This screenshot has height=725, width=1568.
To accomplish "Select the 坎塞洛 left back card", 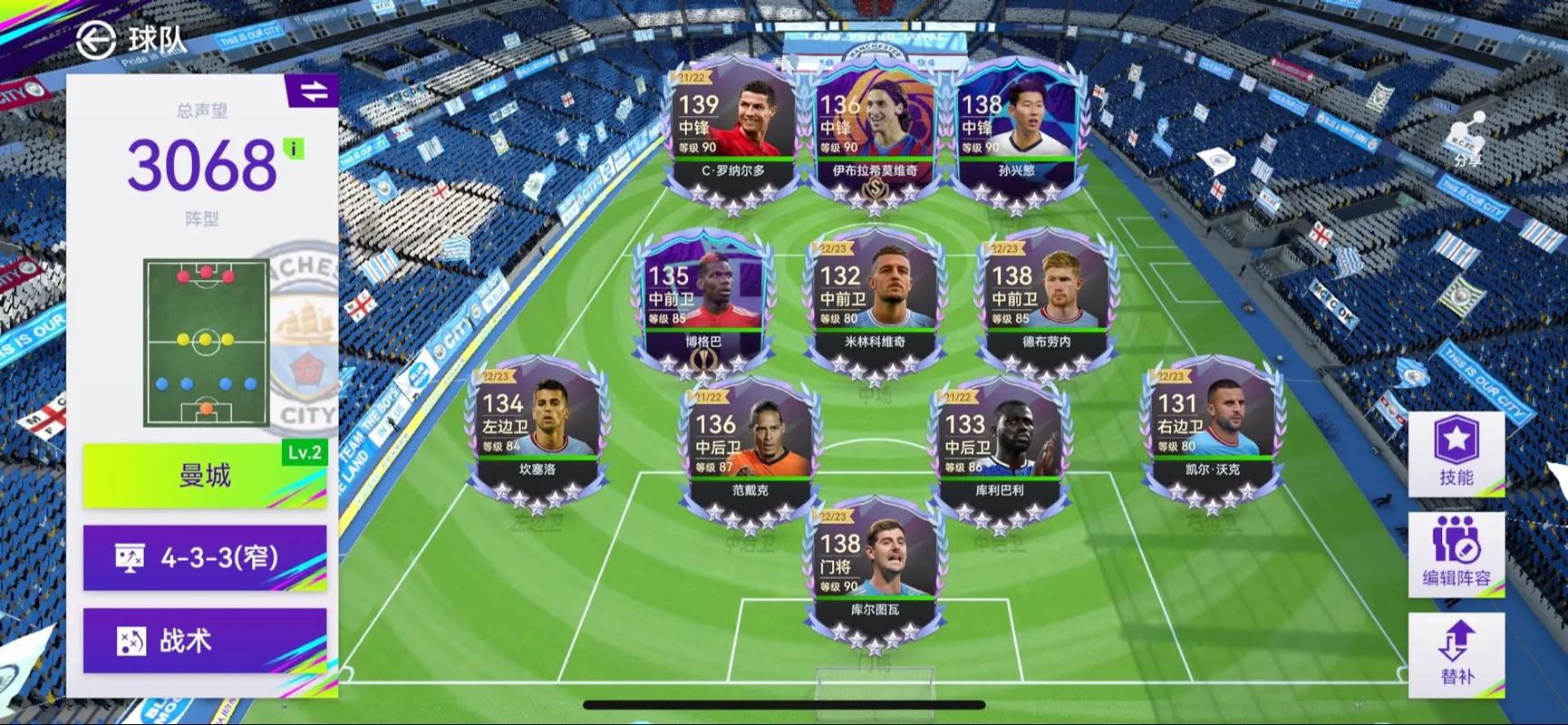I will coord(537,432).
